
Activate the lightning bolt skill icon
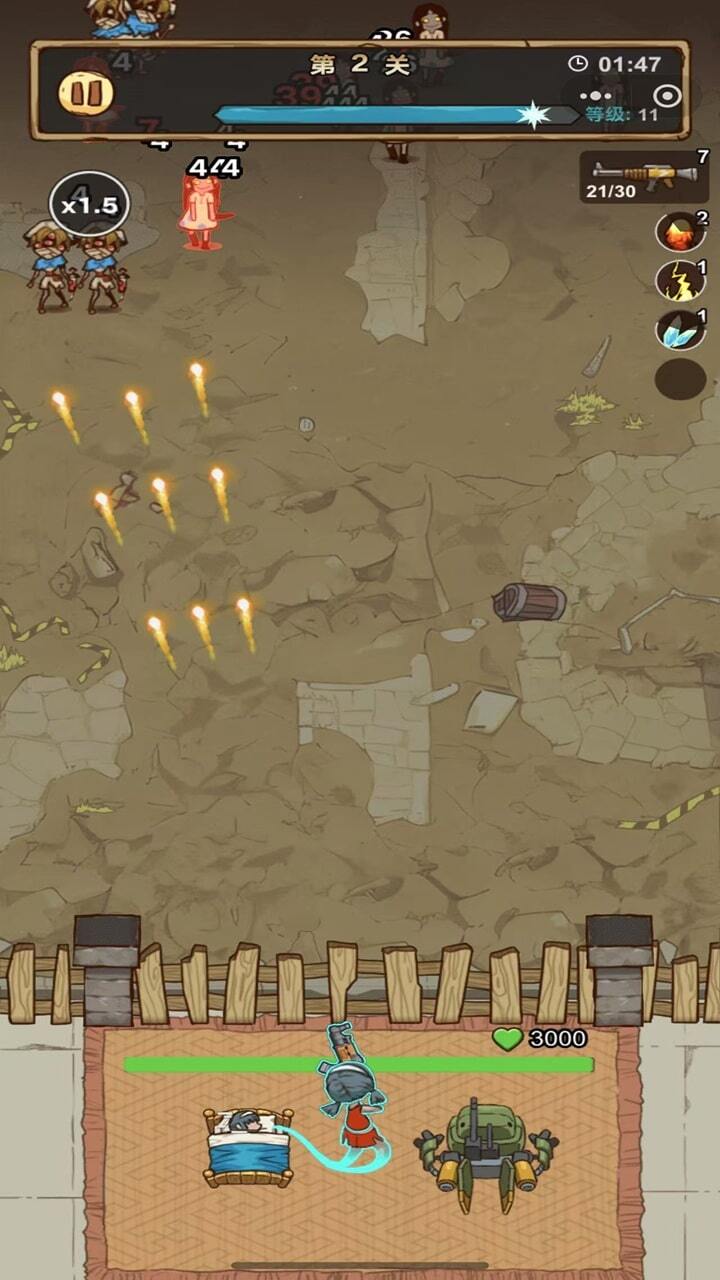click(679, 281)
